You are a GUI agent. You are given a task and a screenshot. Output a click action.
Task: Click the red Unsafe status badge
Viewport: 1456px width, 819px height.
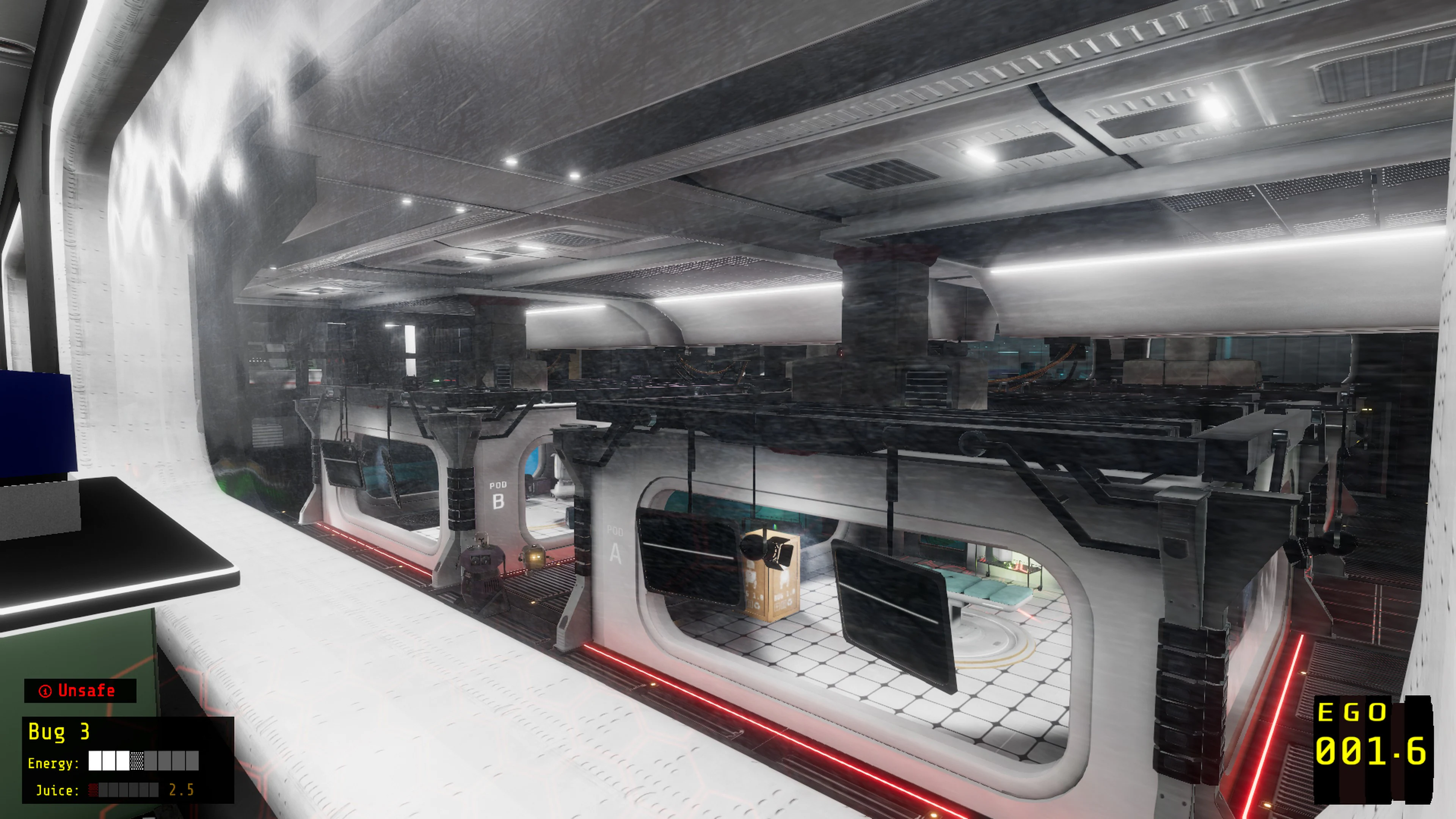click(x=80, y=691)
